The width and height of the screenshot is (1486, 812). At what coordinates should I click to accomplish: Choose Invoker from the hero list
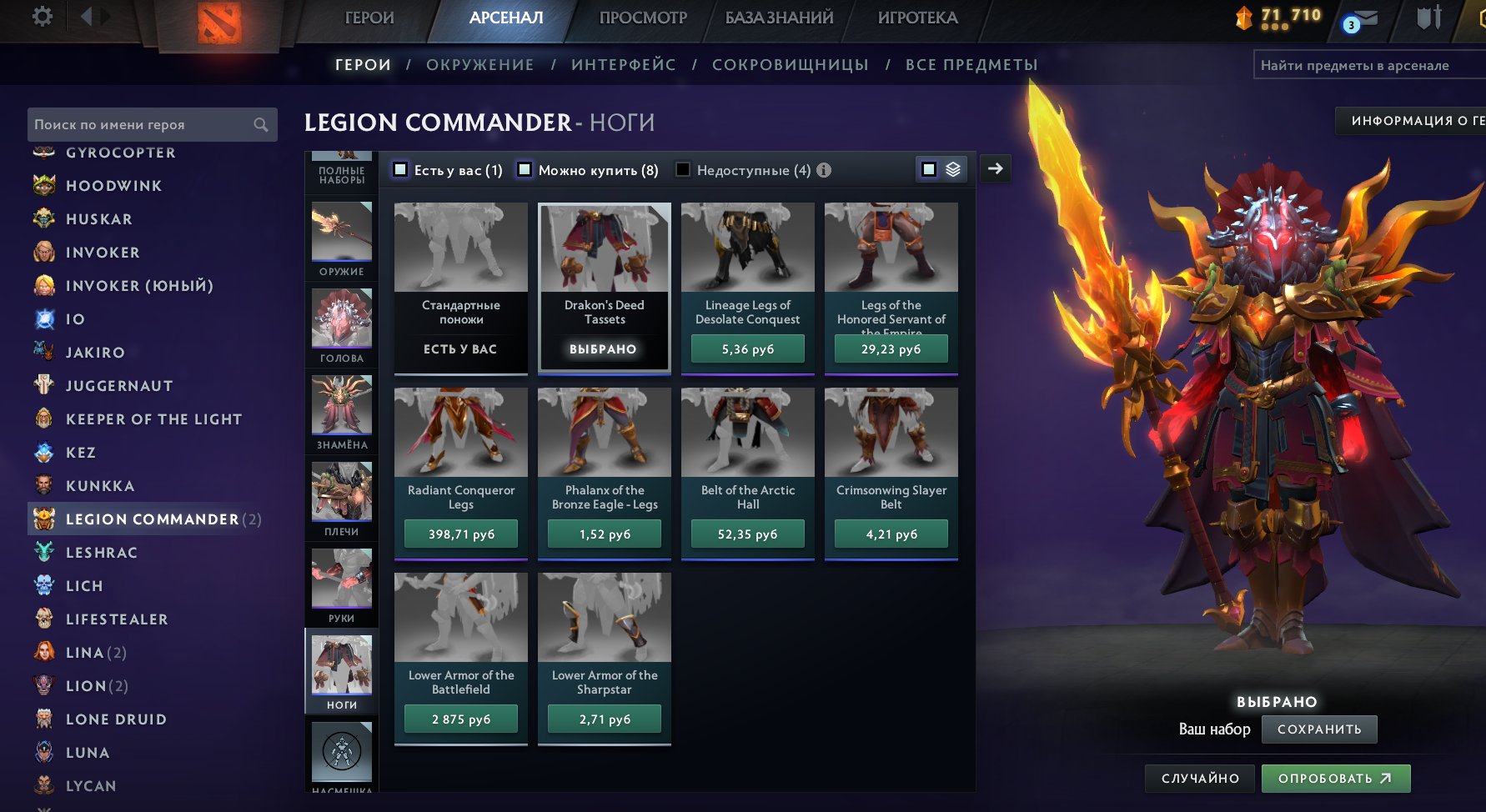point(103,253)
